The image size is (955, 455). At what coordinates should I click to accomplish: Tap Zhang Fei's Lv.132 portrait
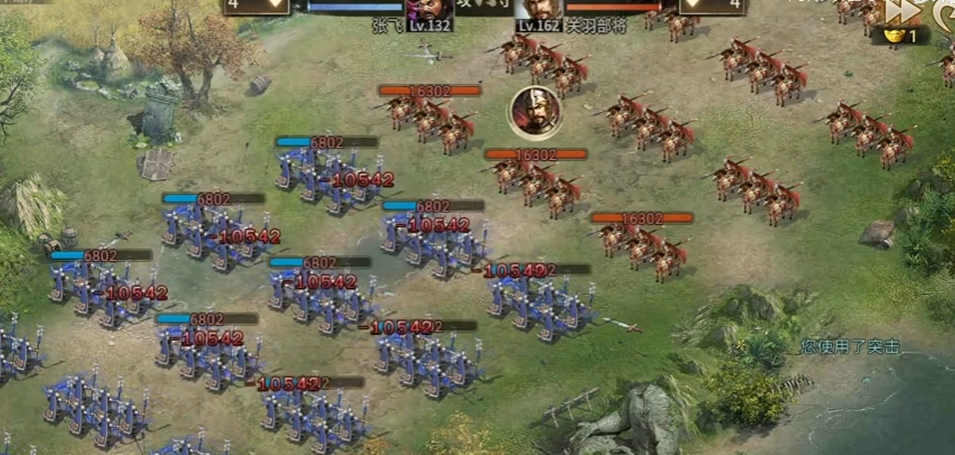coord(428,10)
